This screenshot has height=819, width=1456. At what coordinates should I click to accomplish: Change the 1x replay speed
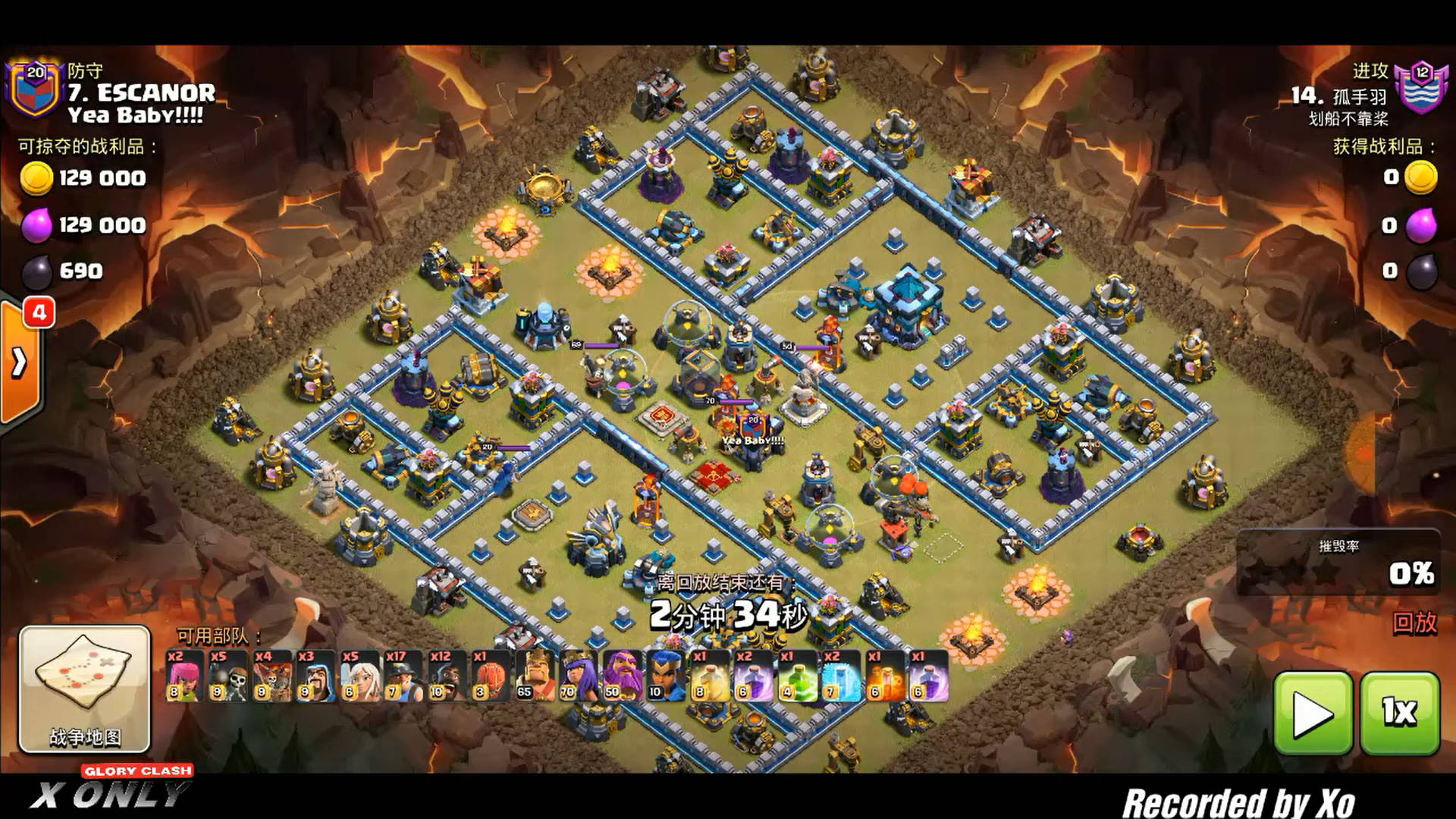(1399, 713)
